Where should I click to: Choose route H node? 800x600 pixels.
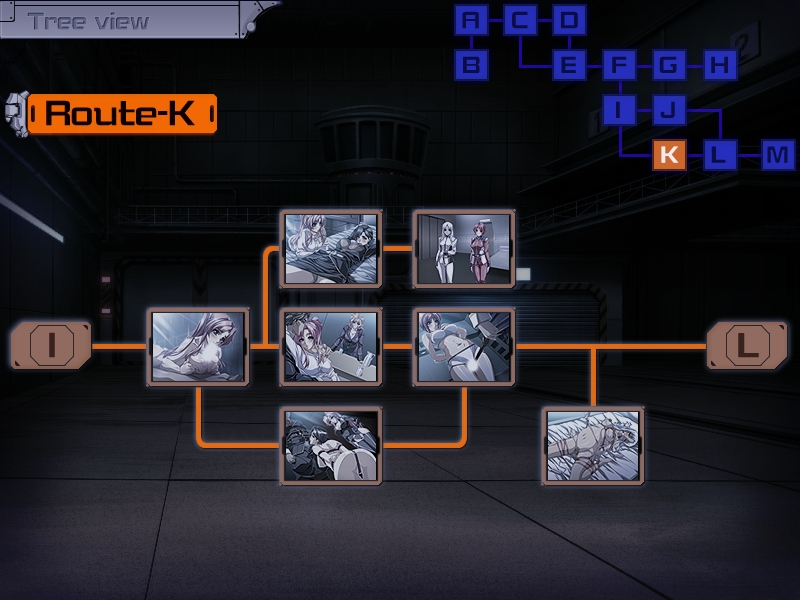click(718, 66)
